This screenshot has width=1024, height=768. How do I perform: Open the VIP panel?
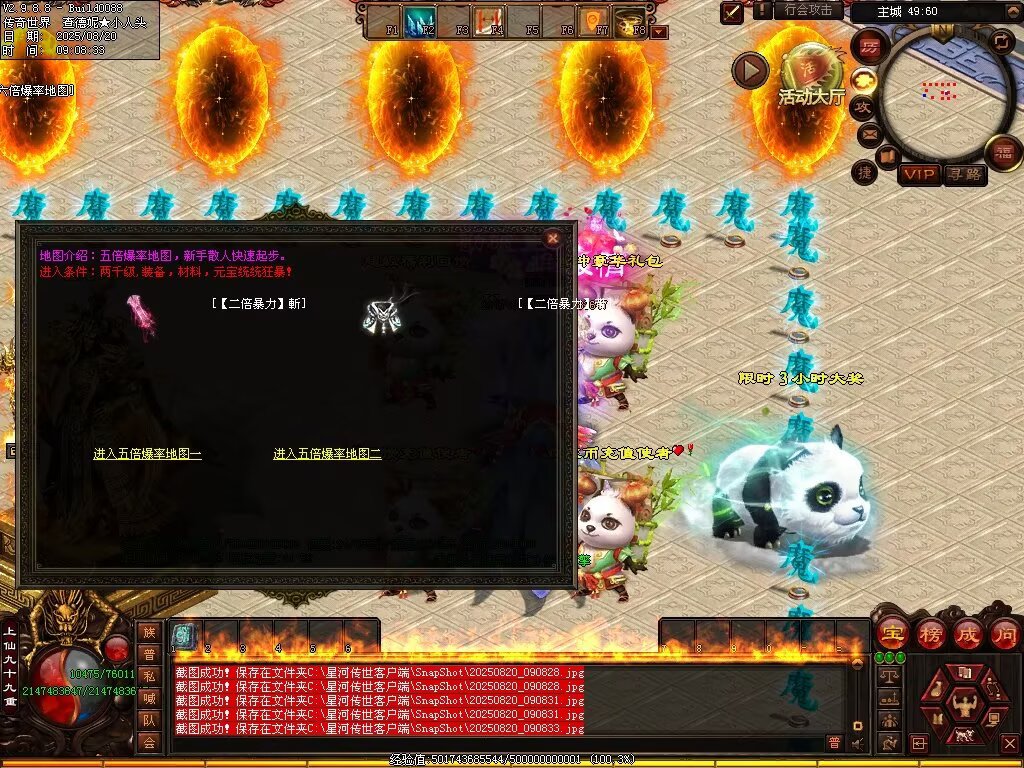coord(919,174)
